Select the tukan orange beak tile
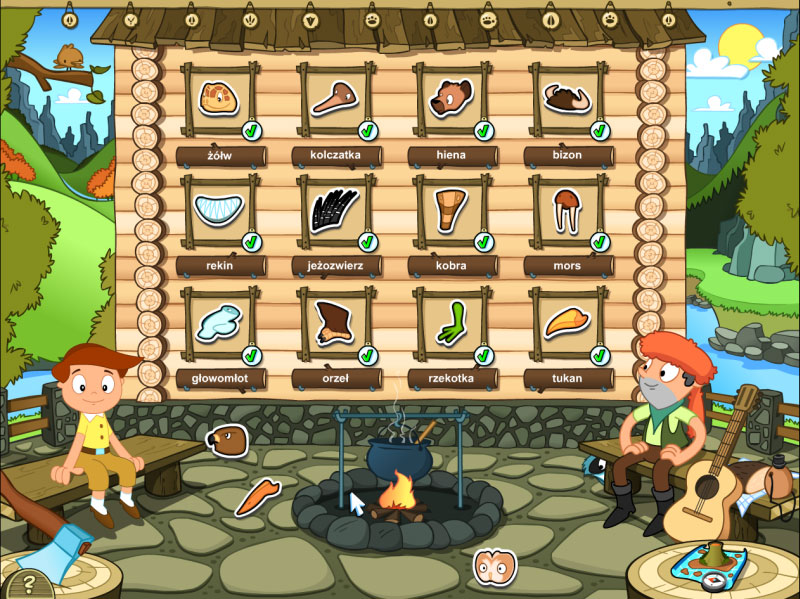The width and height of the screenshot is (800, 599). tap(566, 324)
